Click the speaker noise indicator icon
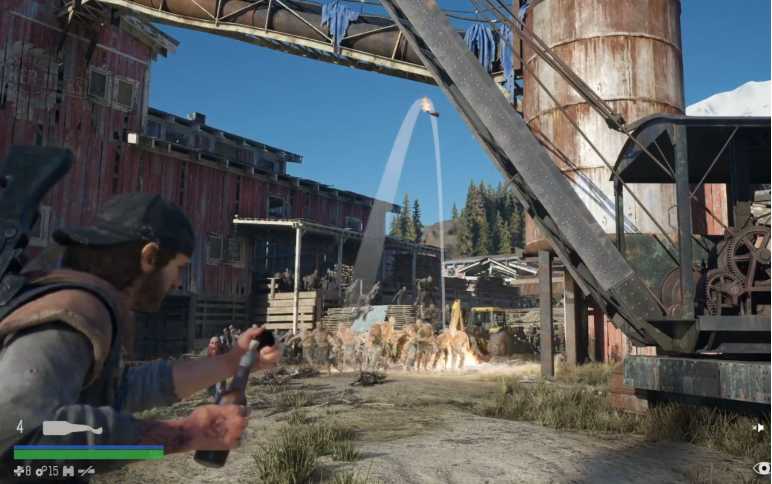 pyautogui.click(x=761, y=428)
